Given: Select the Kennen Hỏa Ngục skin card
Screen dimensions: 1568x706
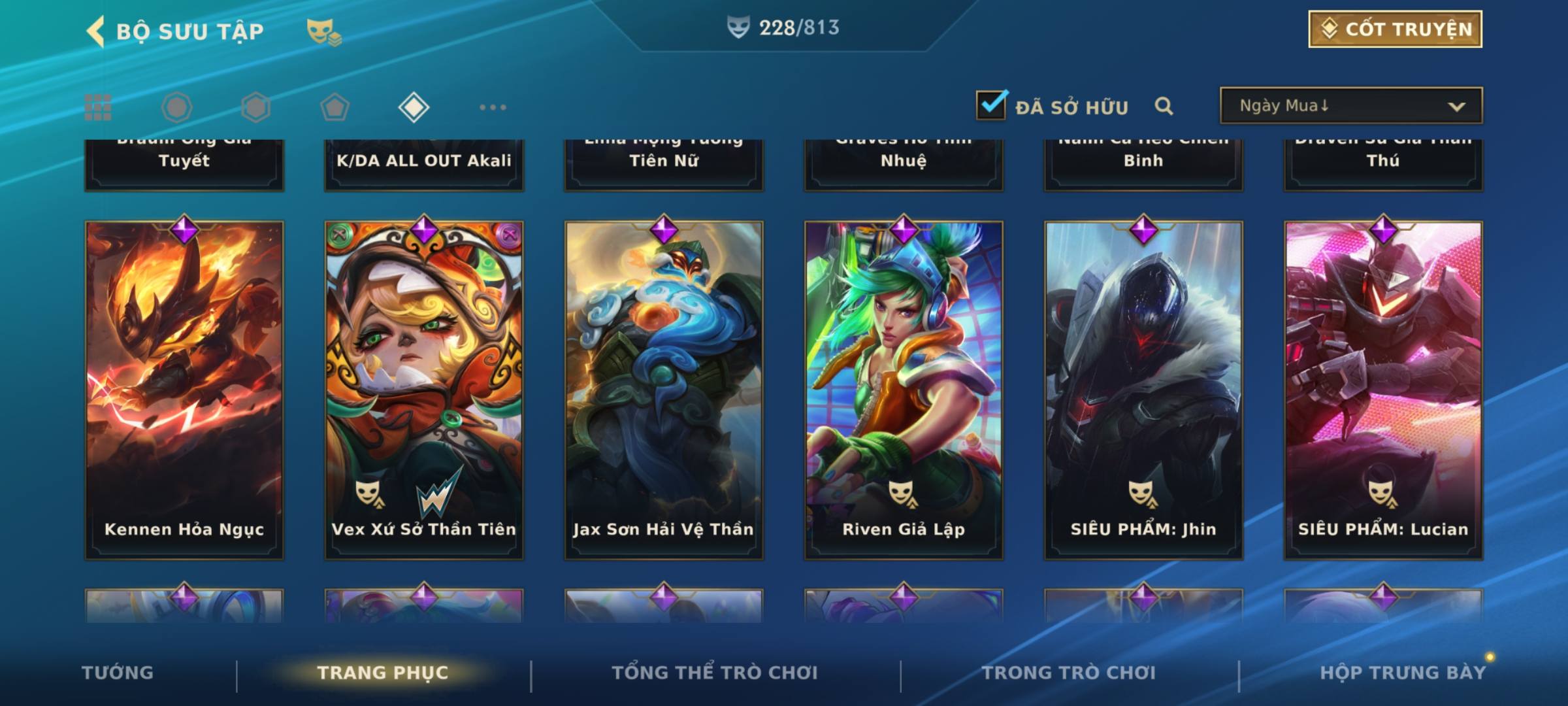Looking at the screenshot, I should click(184, 390).
